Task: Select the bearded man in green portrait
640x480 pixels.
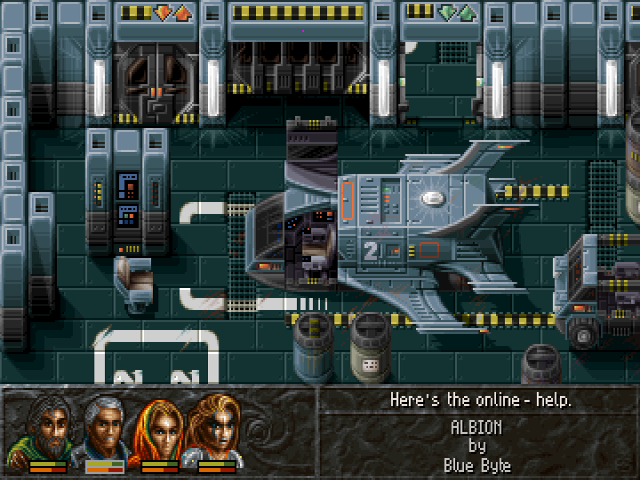Action: tap(48, 427)
